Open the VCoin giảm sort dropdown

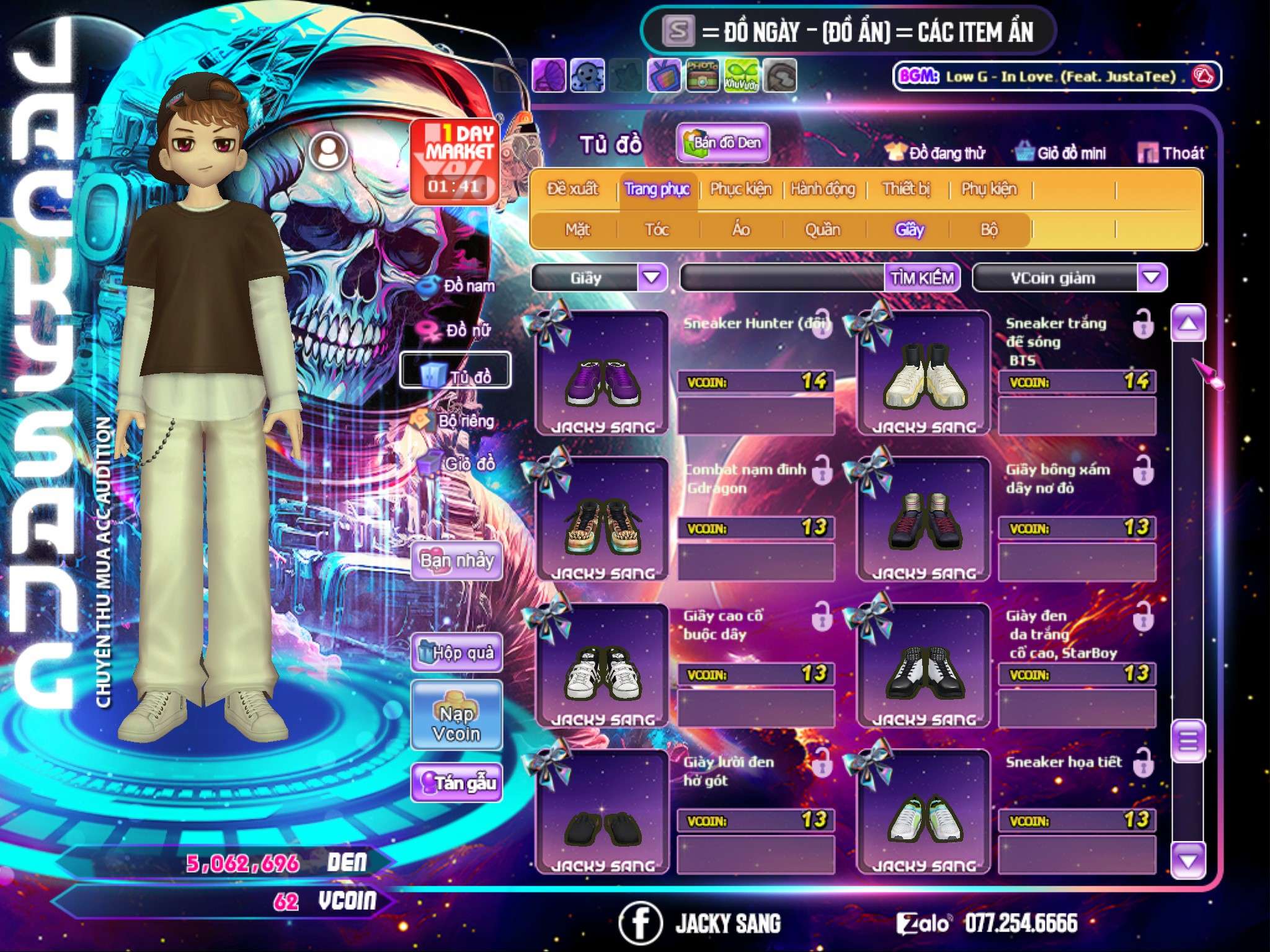1152,278
